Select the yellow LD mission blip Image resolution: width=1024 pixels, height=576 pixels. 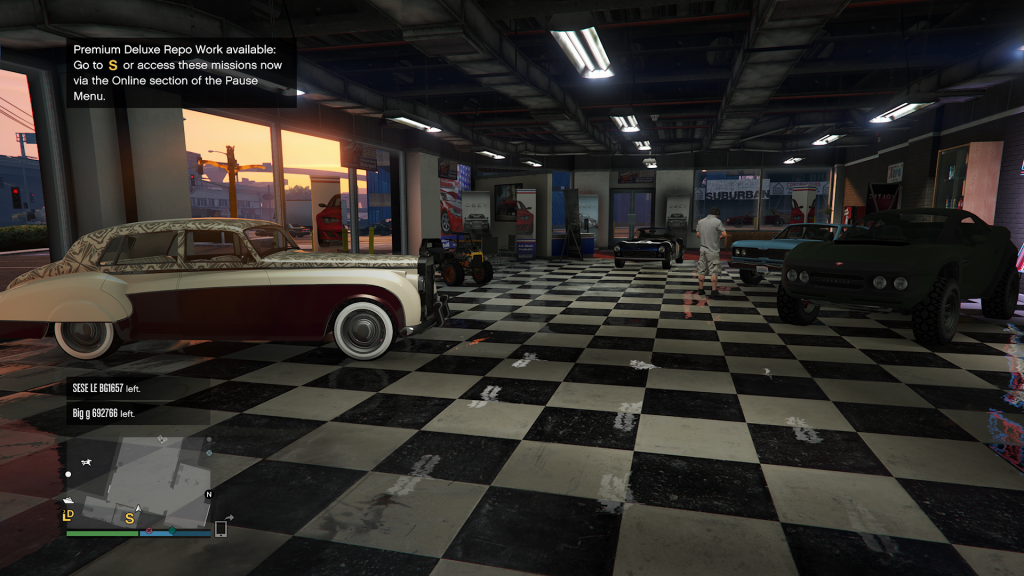point(69,516)
